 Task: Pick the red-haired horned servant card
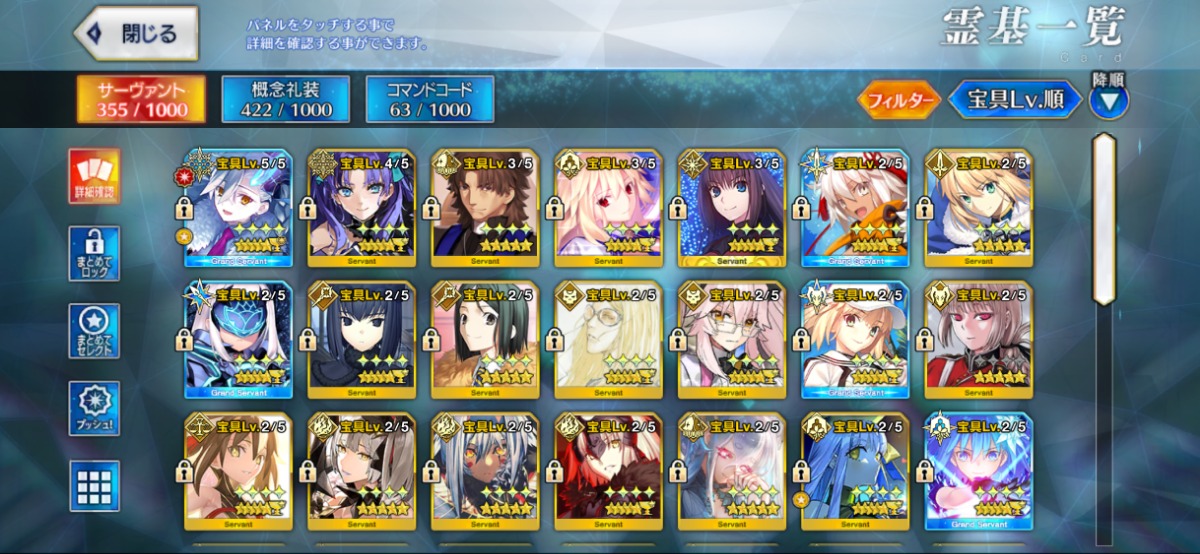pyautogui.click(x=608, y=472)
